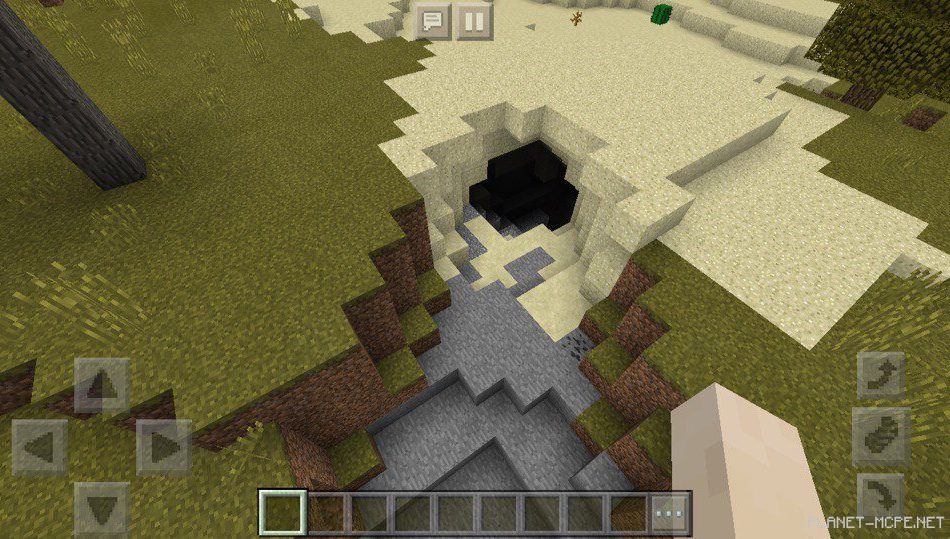
Task: Tap the move backward down-arrow button
Action: pos(102,508)
